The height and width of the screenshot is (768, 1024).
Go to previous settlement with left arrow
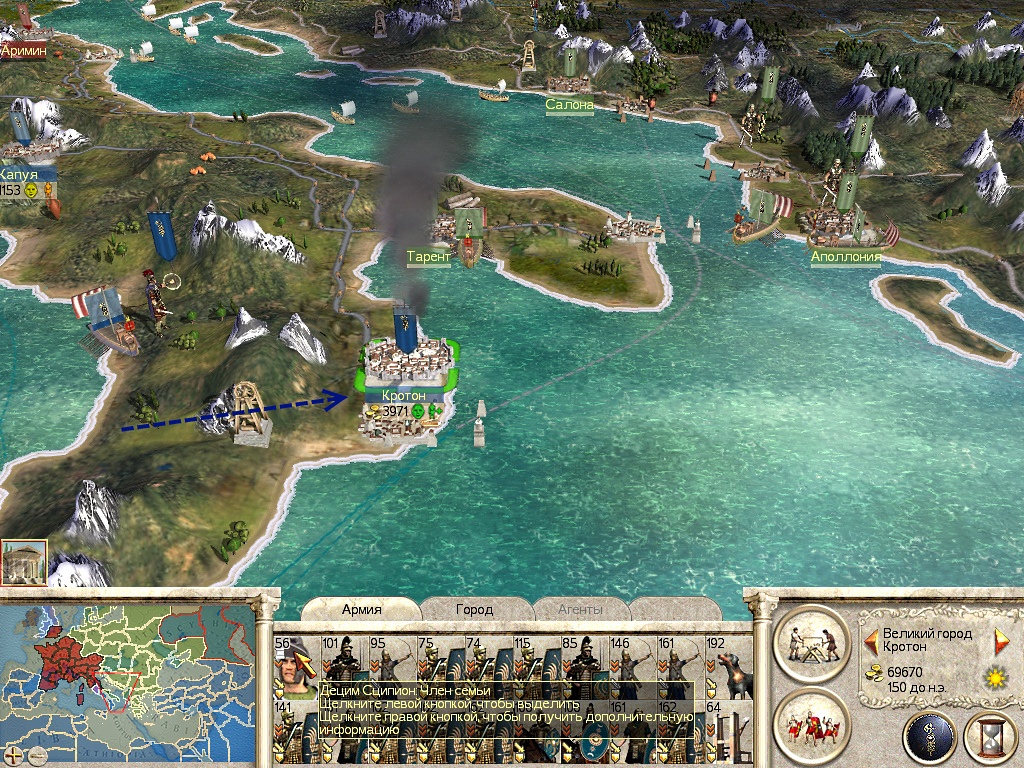872,635
